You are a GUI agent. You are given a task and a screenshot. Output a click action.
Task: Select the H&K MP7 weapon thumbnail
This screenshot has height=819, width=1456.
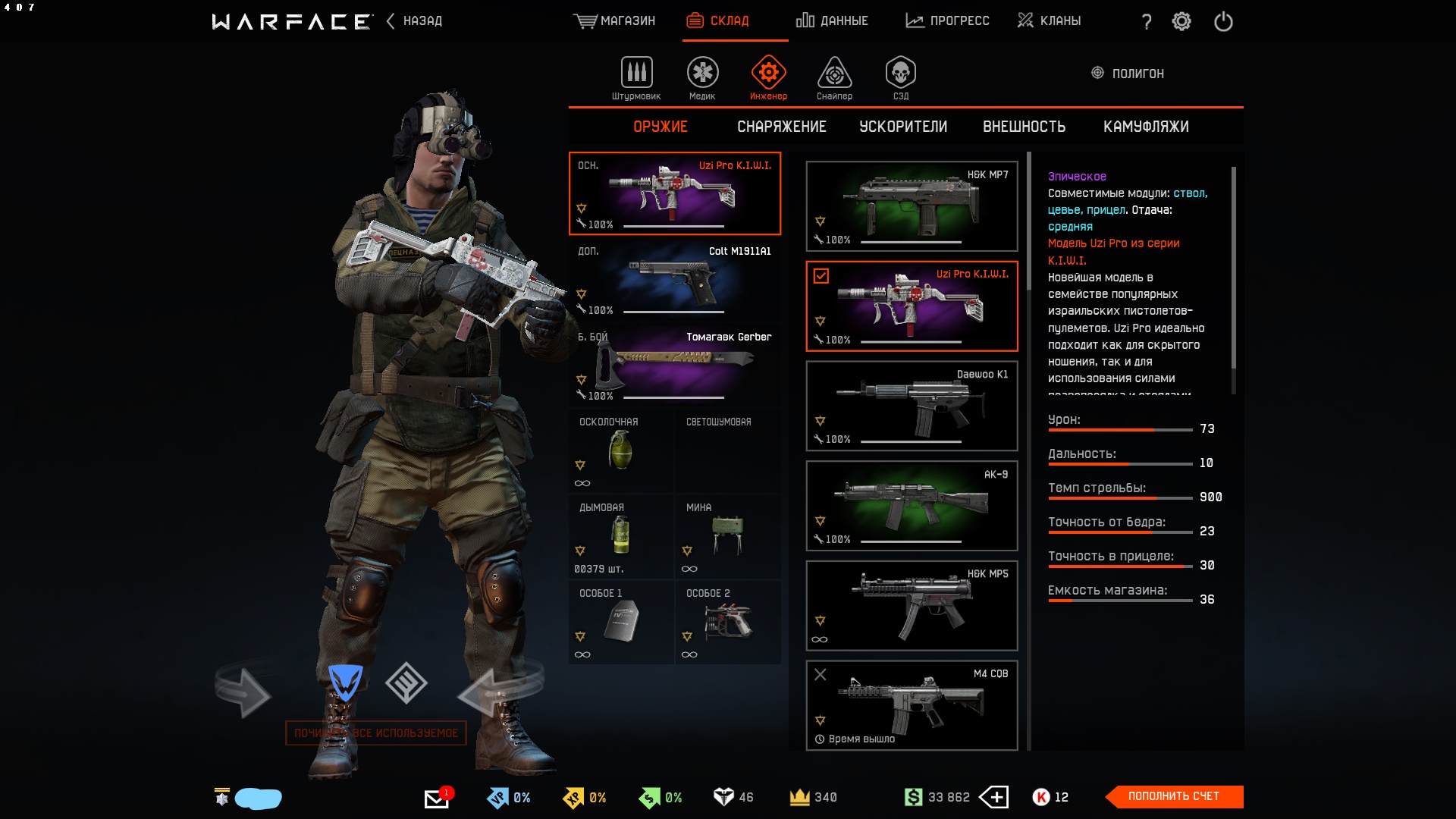point(912,206)
